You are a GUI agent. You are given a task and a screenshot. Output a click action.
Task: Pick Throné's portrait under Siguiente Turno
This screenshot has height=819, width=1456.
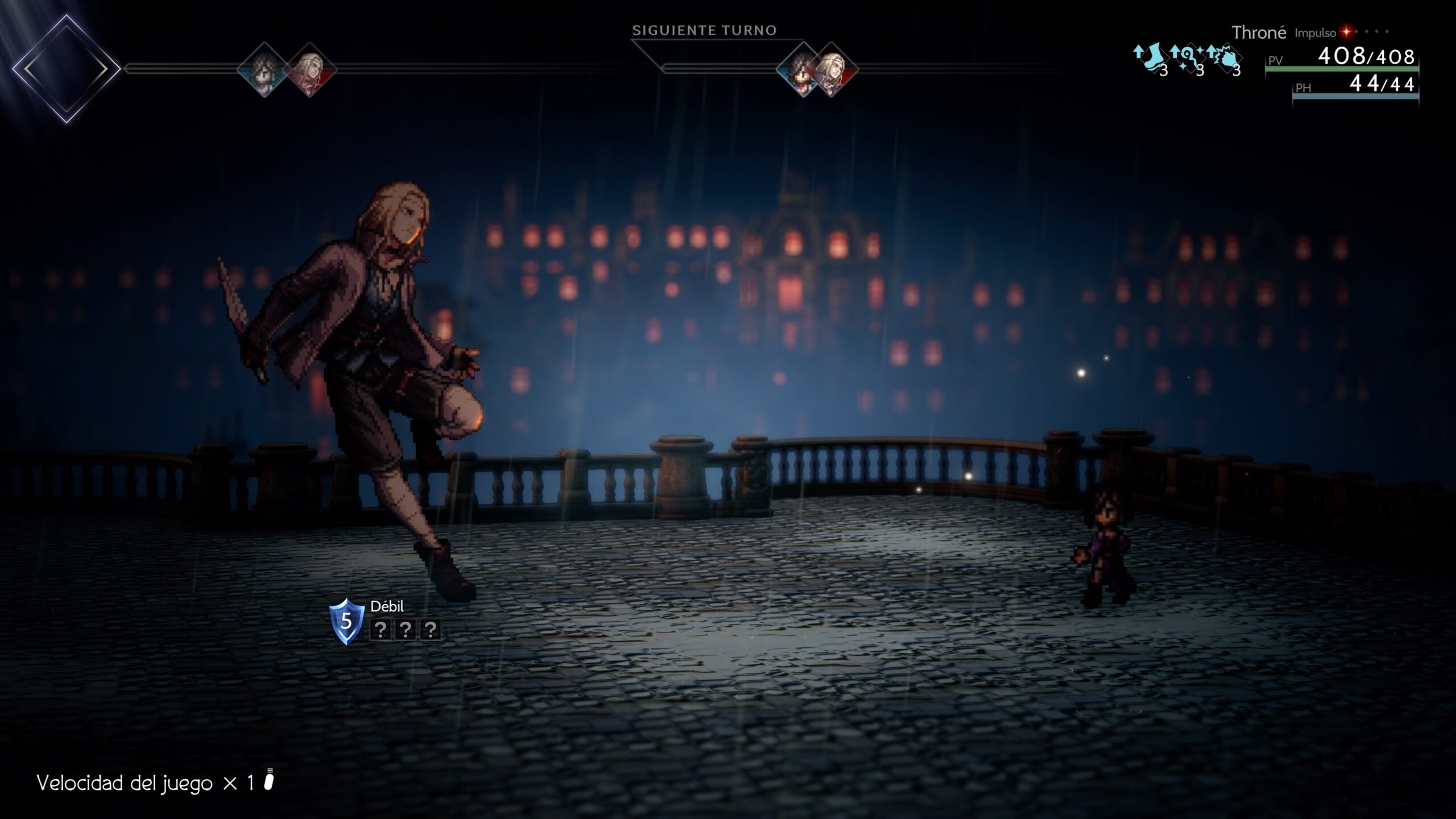pos(802,69)
